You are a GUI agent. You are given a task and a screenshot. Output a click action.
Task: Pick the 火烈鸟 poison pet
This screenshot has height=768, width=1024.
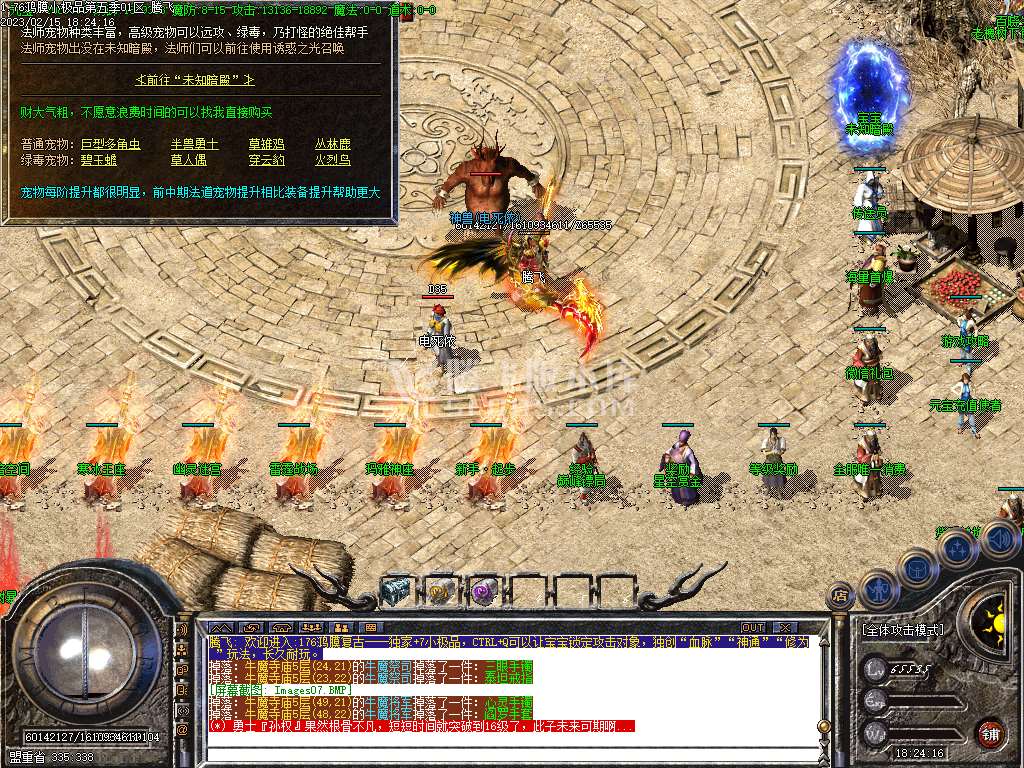(x=333, y=160)
